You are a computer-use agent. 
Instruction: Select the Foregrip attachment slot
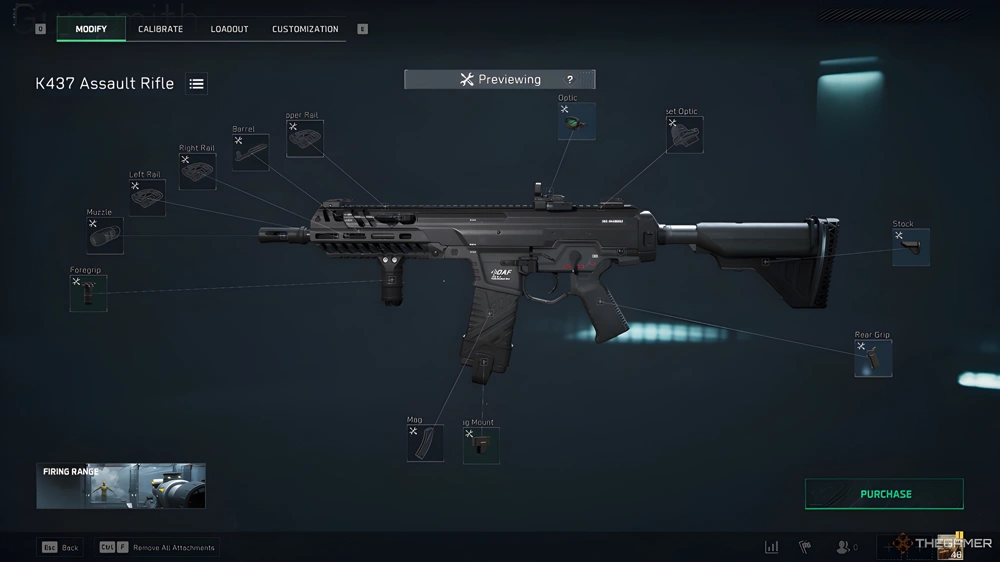pos(88,293)
